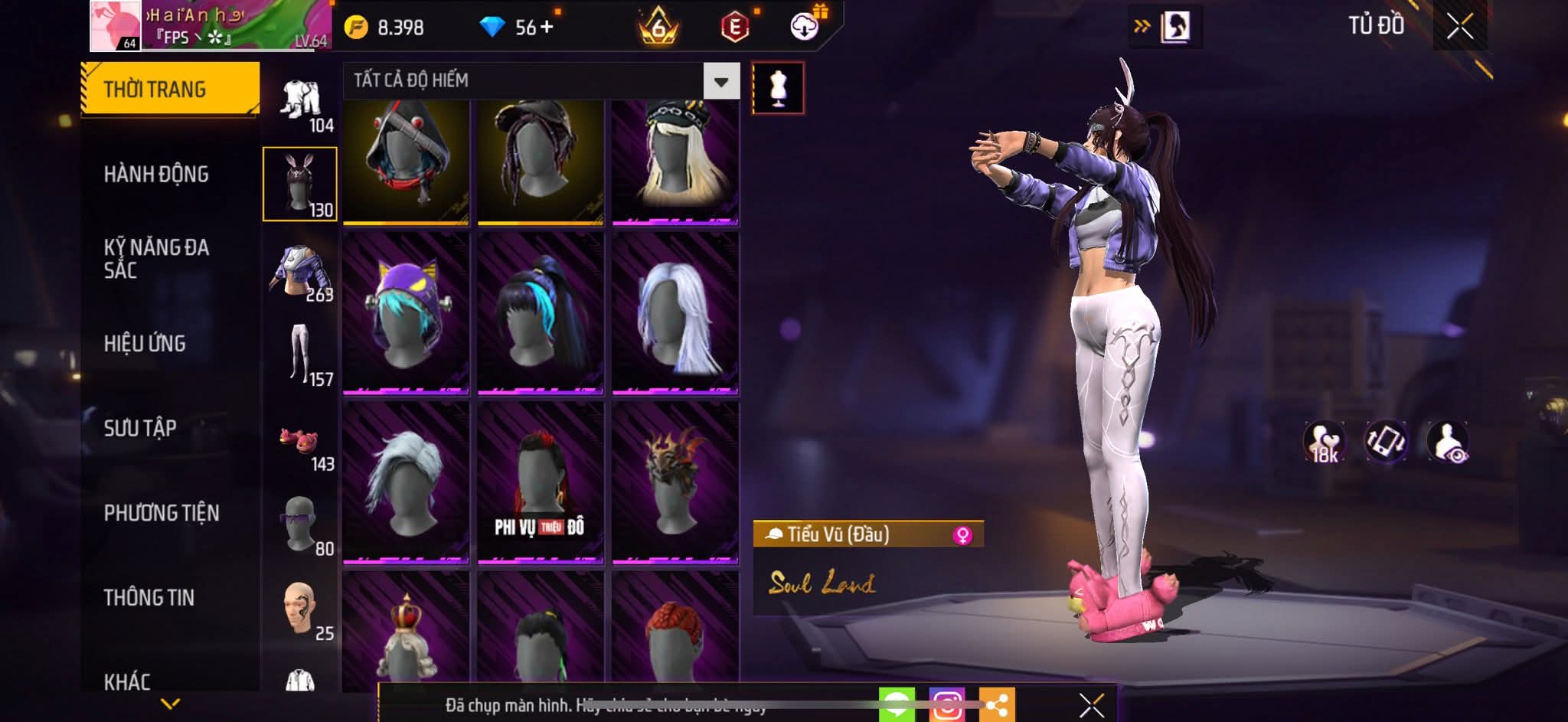
Task: Switch to the THỜI TRANG tab
Action: pos(170,89)
